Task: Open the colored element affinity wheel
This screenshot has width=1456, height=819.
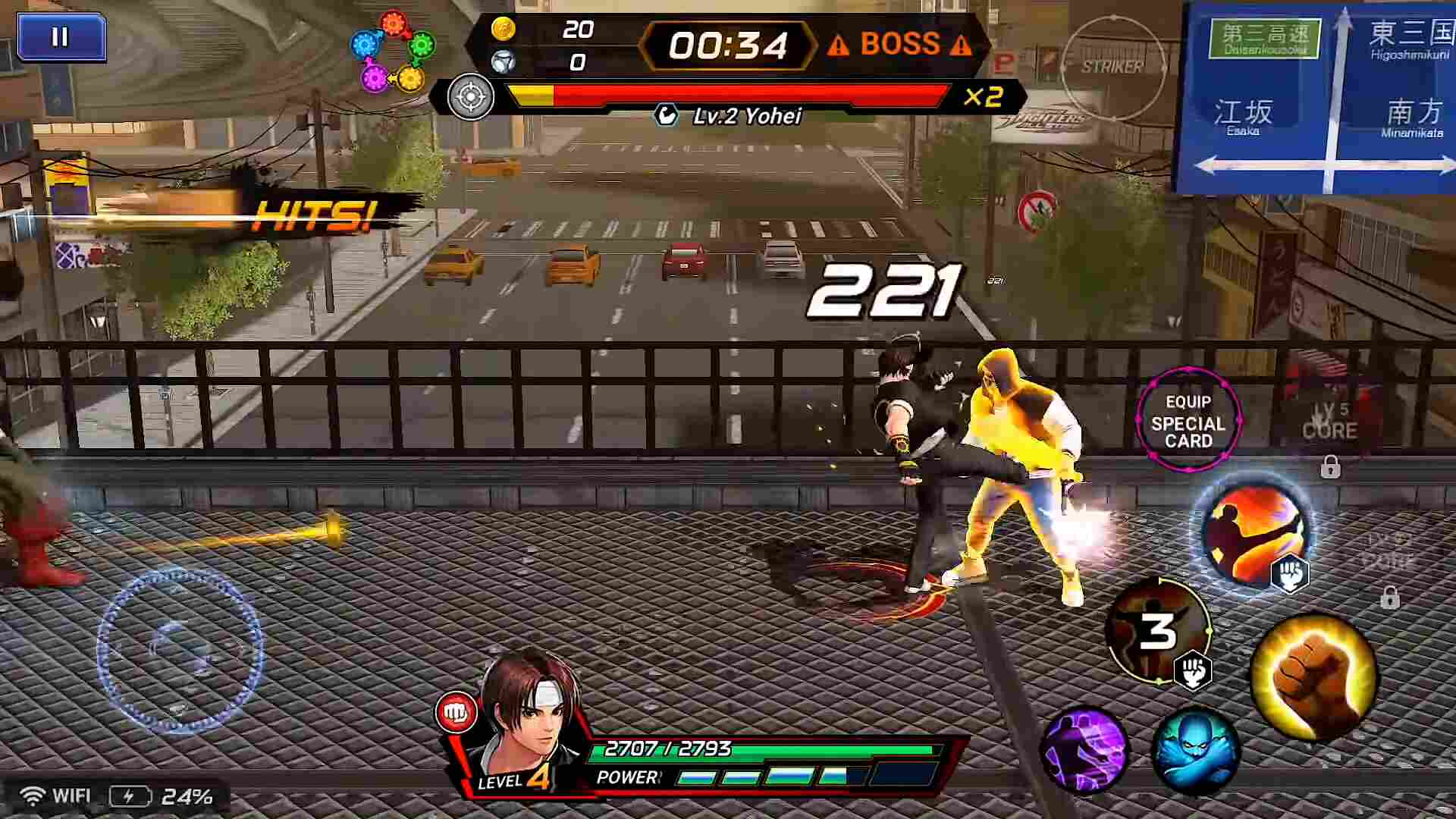Action: tap(393, 51)
